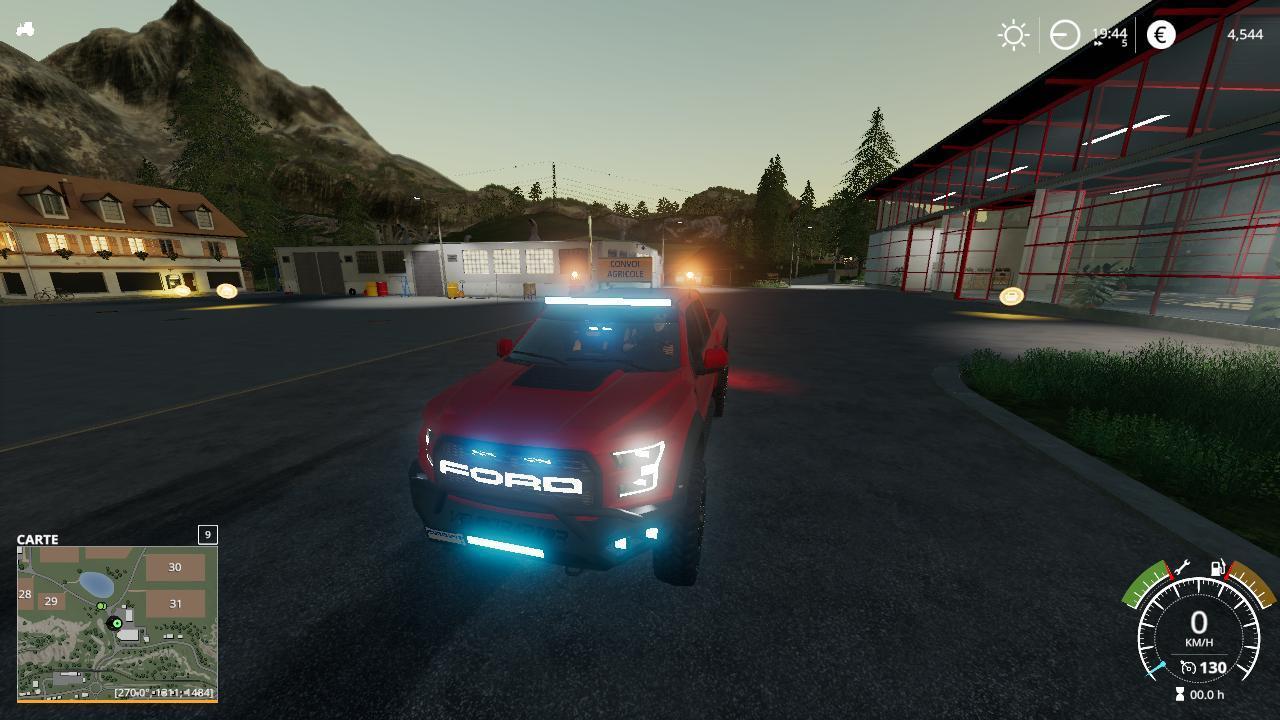Click the wrench damage gauge icon
Viewport: 1280px width, 720px height.
pyautogui.click(x=1181, y=568)
